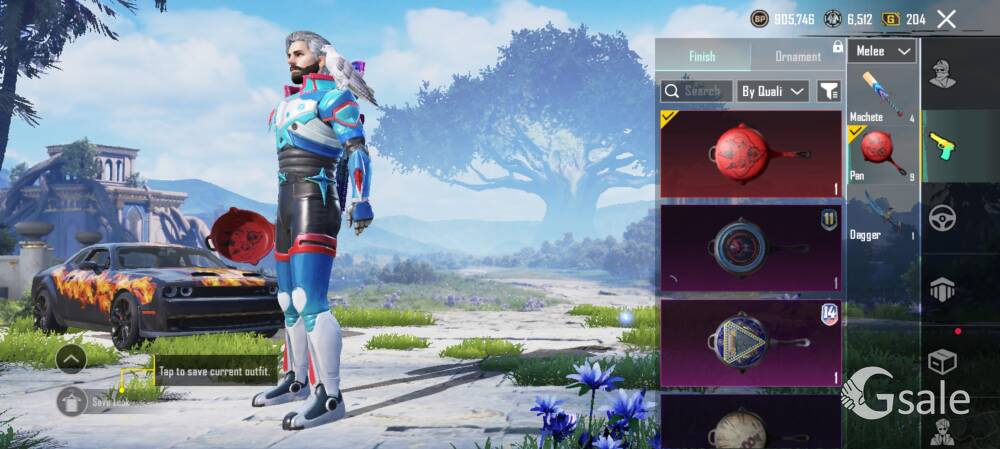Open the character outfit category
1000x449 pixels.
click(942, 75)
